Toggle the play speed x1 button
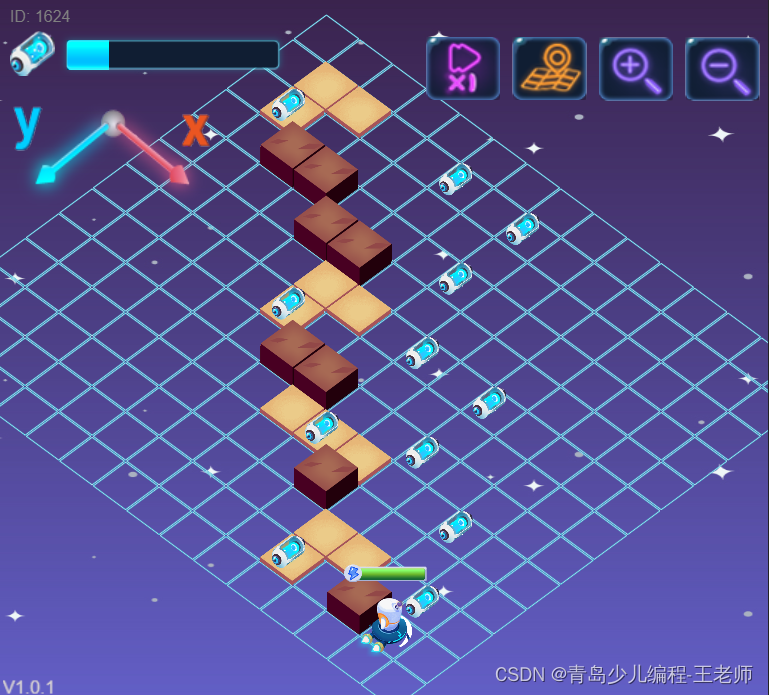This screenshot has height=695, width=769. point(463,69)
